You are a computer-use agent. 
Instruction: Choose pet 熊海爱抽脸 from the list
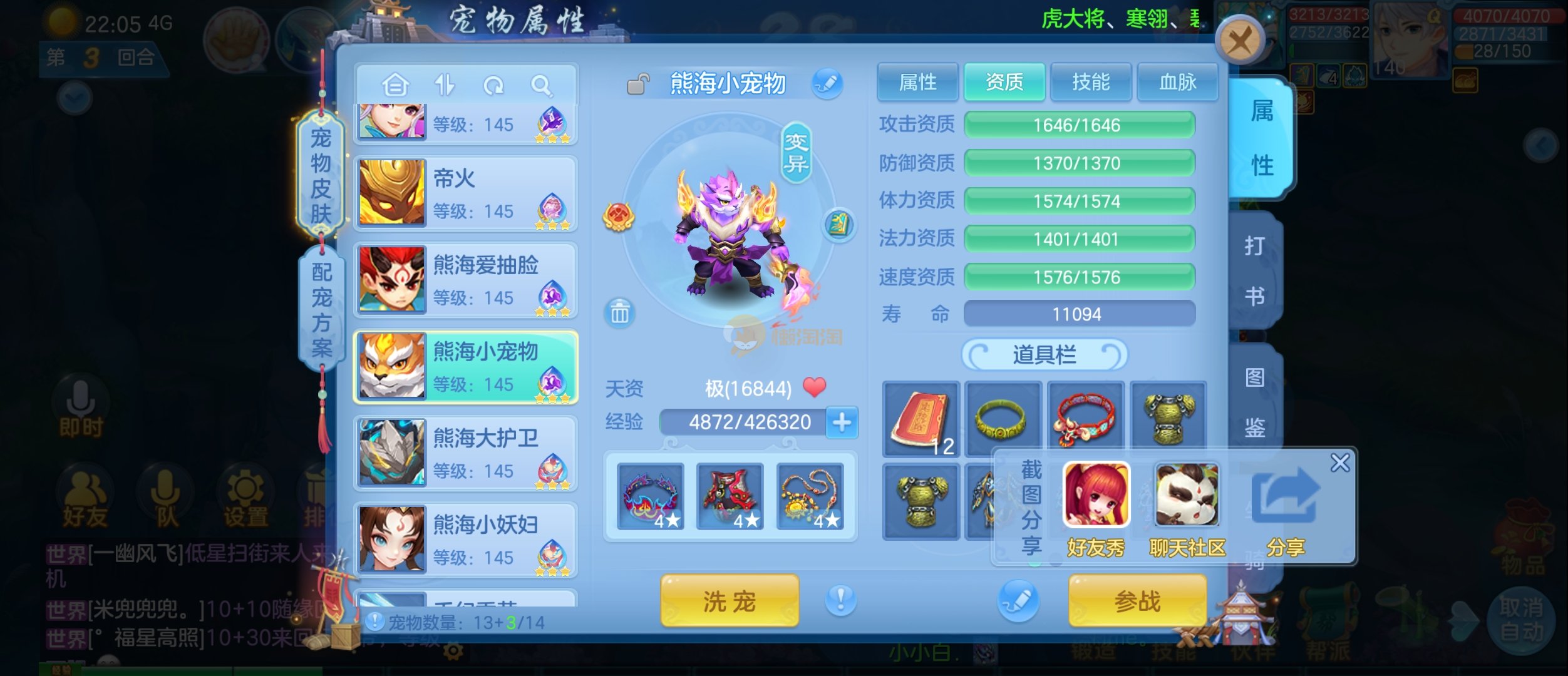(466, 280)
